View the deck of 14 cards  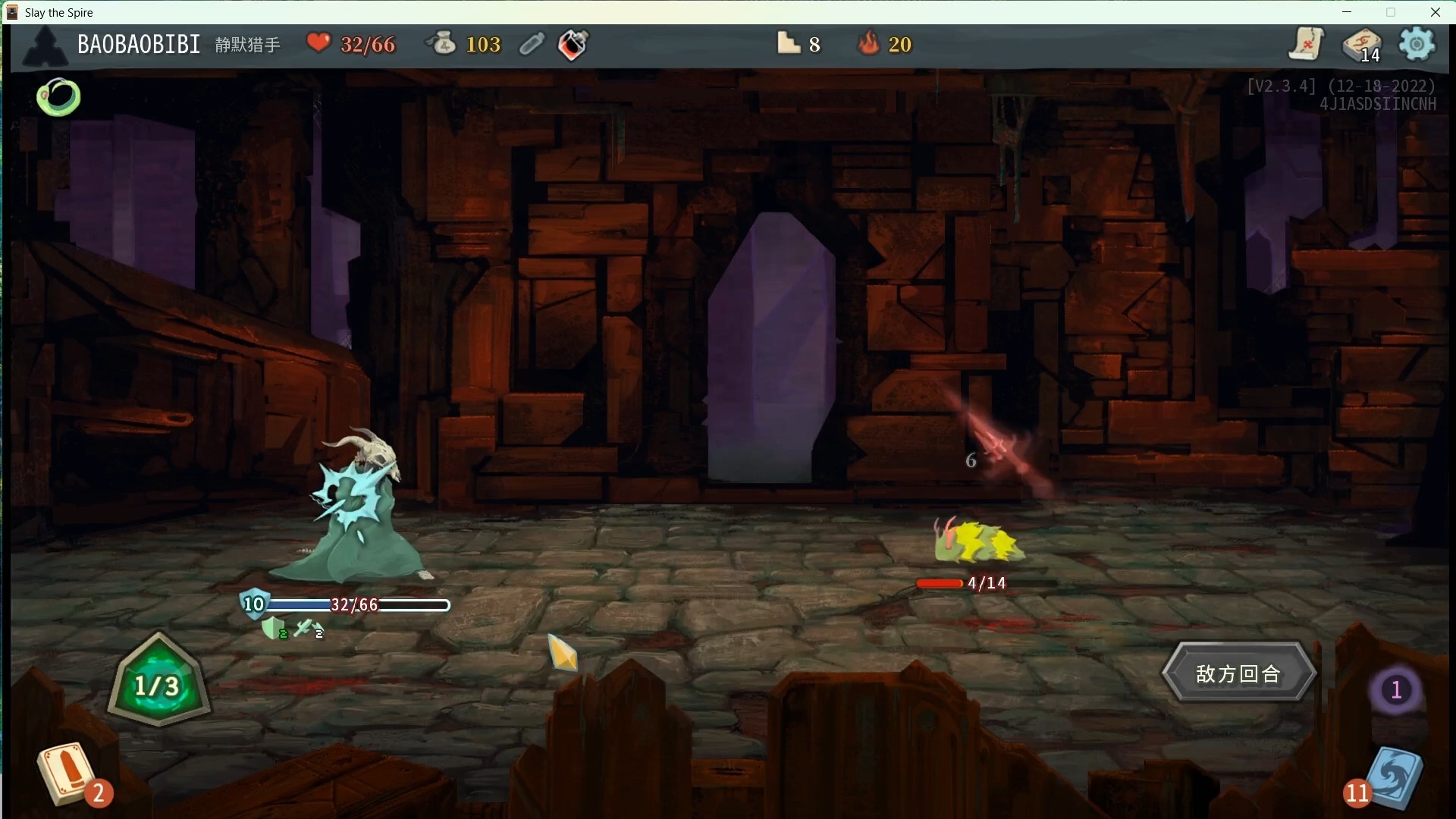coord(1361,45)
